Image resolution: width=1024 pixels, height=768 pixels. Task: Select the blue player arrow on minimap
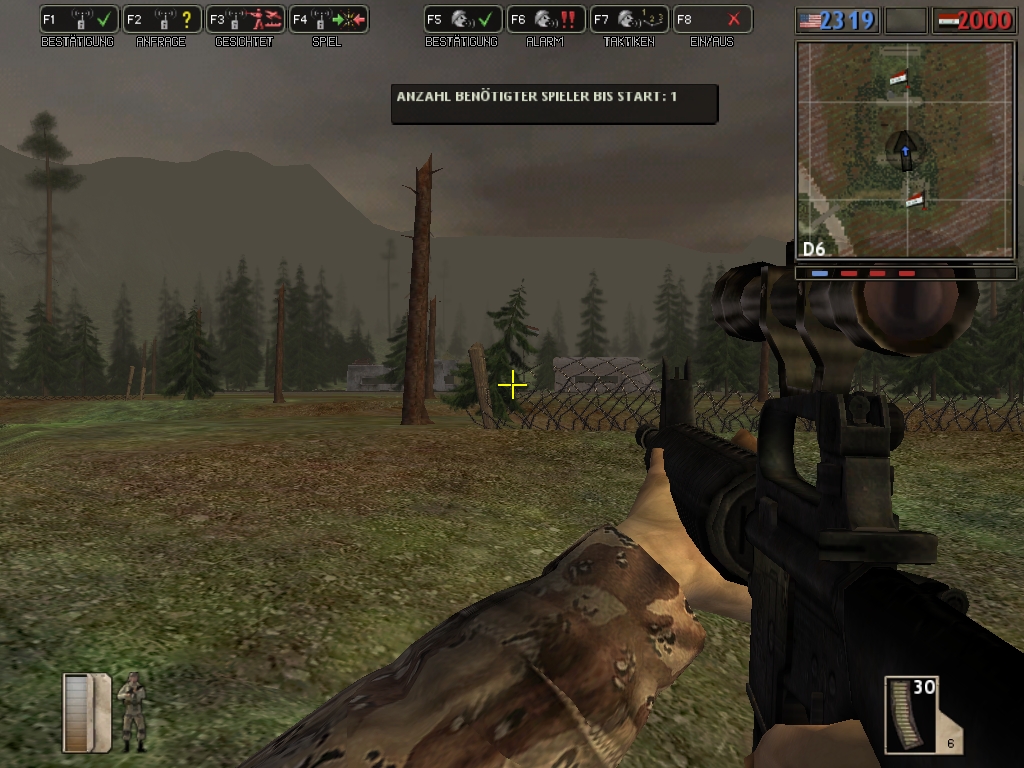click(905, 151)
